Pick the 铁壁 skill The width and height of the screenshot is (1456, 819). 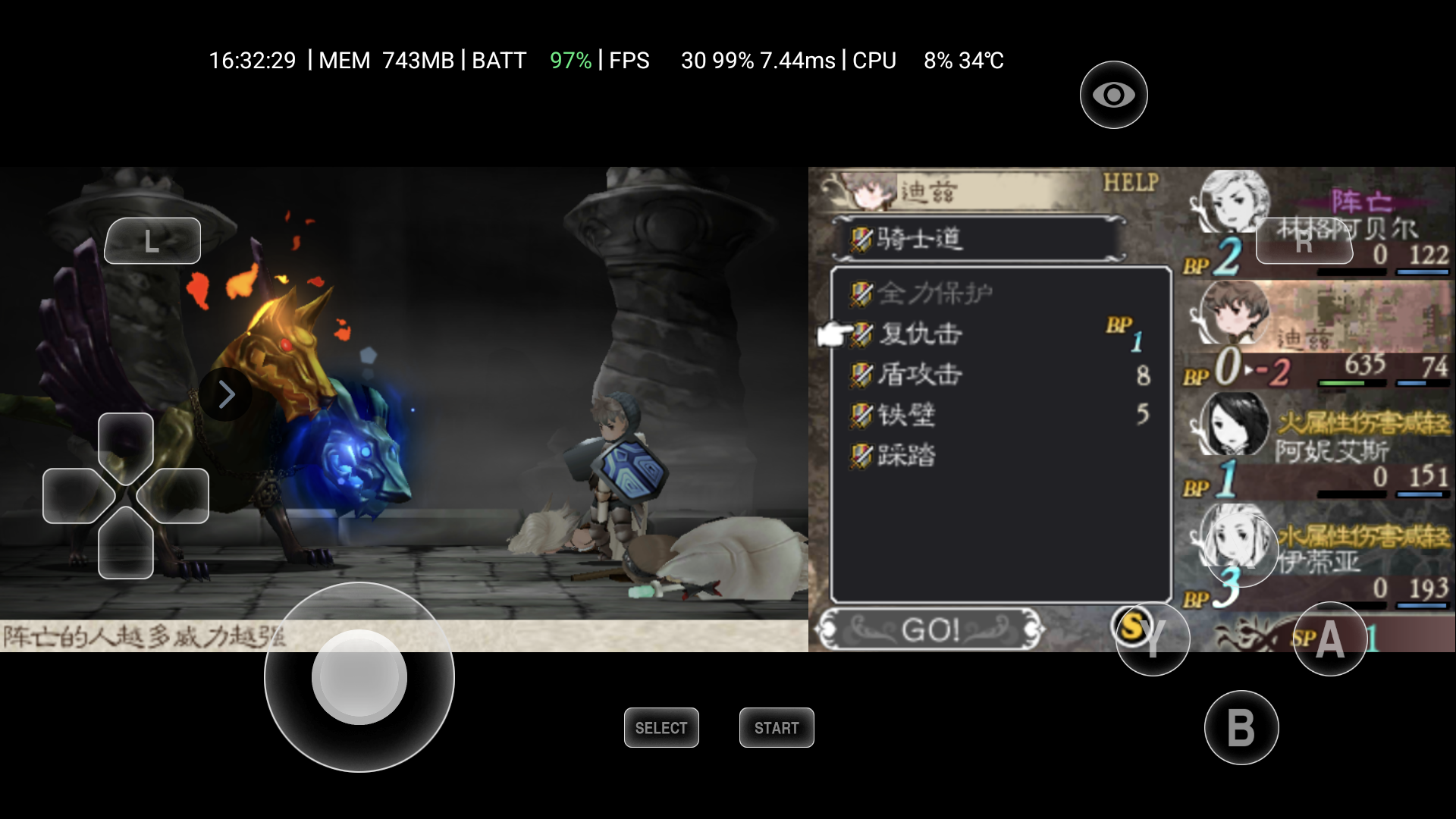point(907,415)
